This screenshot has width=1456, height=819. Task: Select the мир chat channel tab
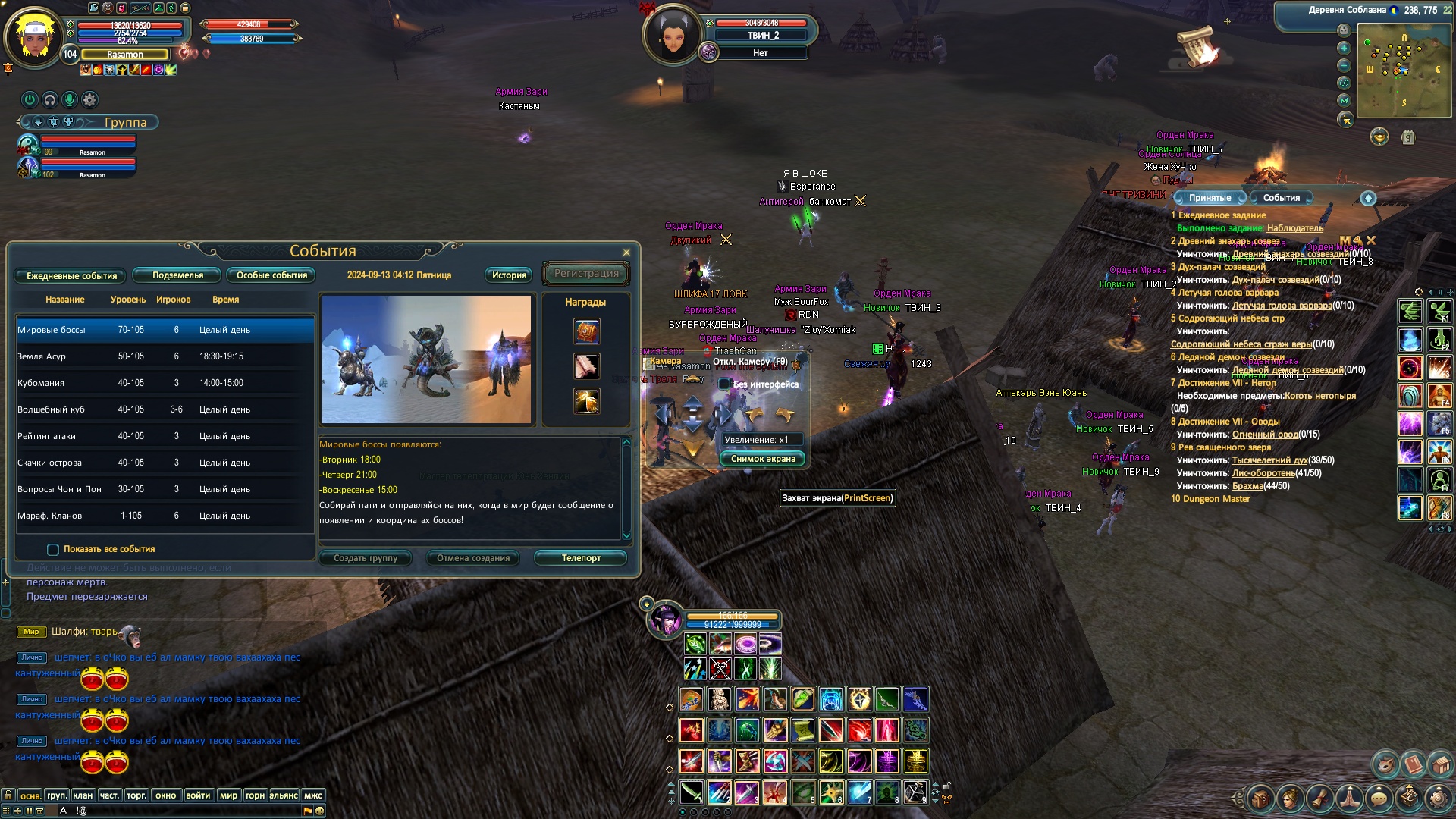click(x=228, y=795)
